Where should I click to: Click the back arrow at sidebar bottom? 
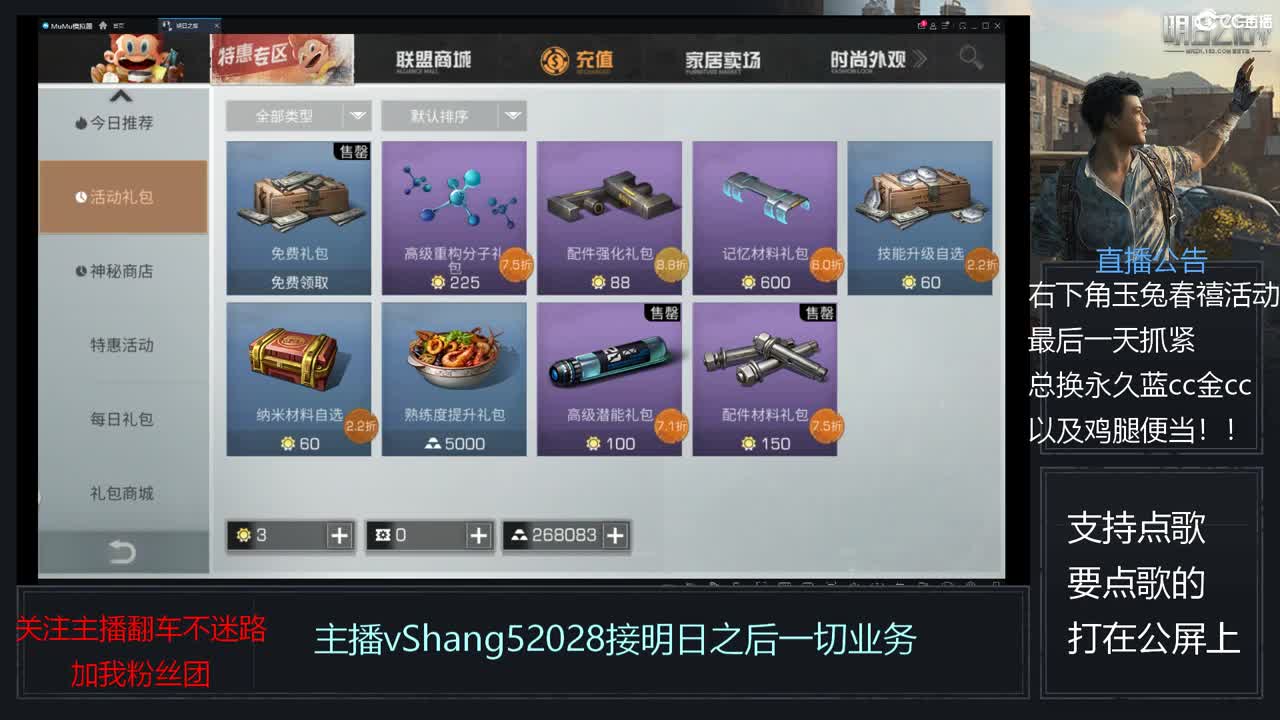pos(122,550)
